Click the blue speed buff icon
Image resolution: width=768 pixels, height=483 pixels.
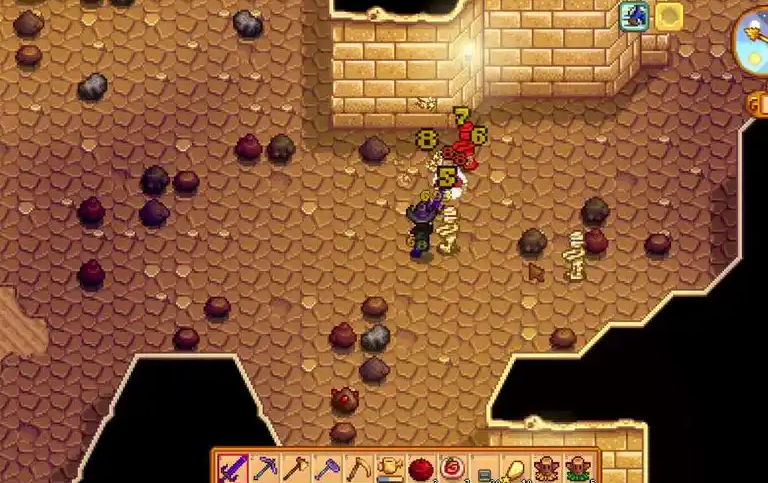634,16
